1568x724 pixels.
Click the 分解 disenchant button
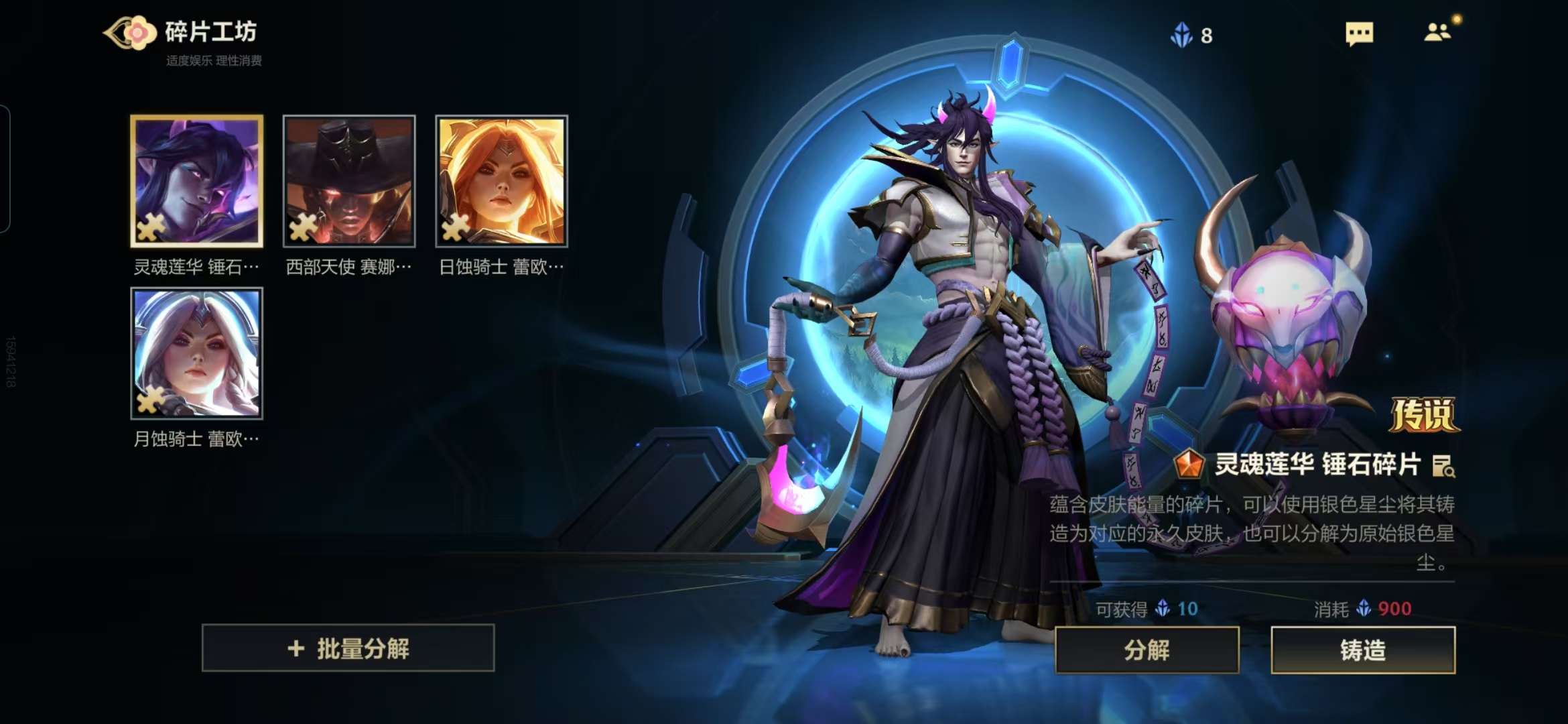click(x=1147, y=650)
